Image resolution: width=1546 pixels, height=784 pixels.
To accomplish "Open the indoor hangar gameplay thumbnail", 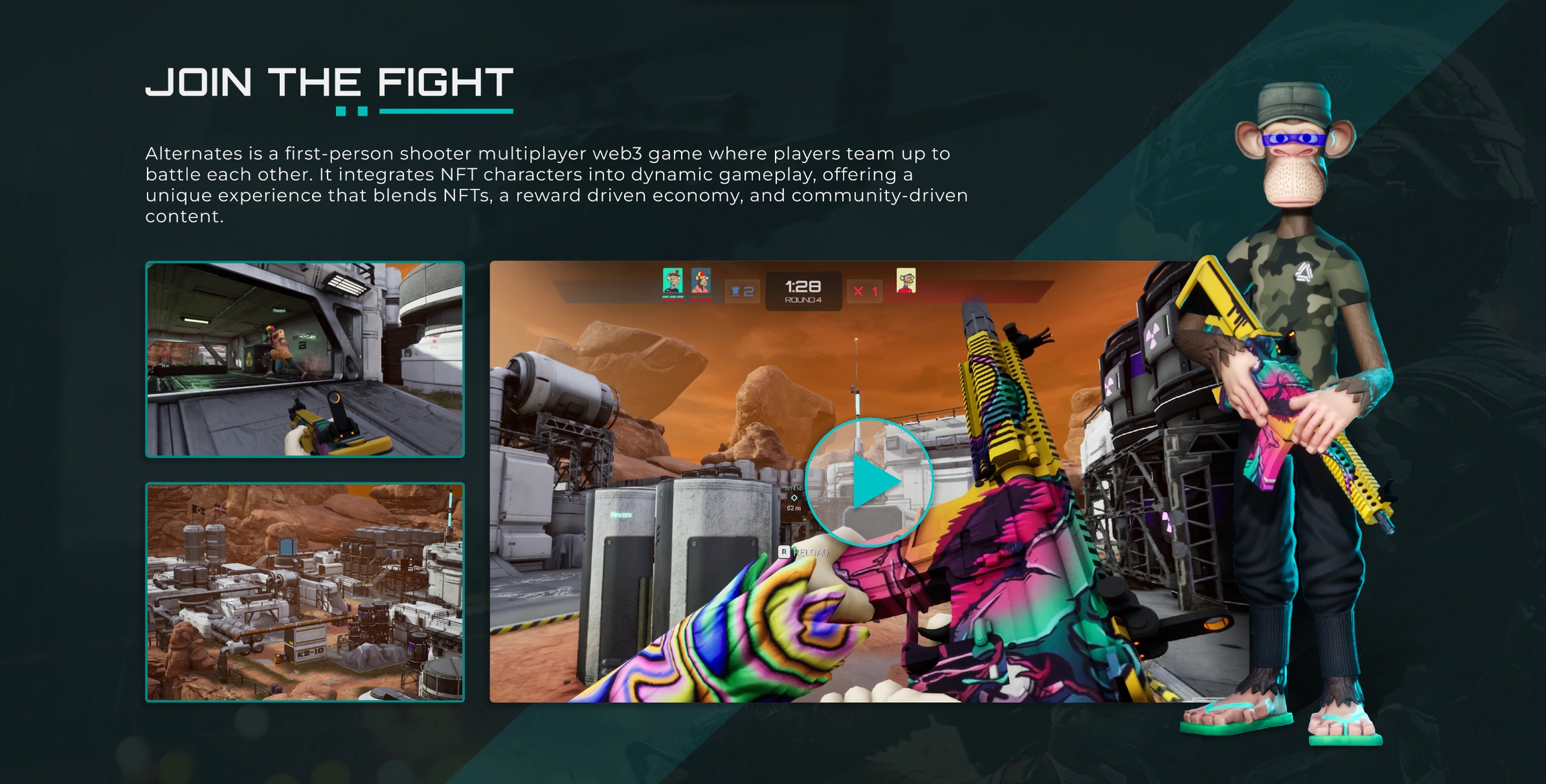I will [x=305, y=359].
